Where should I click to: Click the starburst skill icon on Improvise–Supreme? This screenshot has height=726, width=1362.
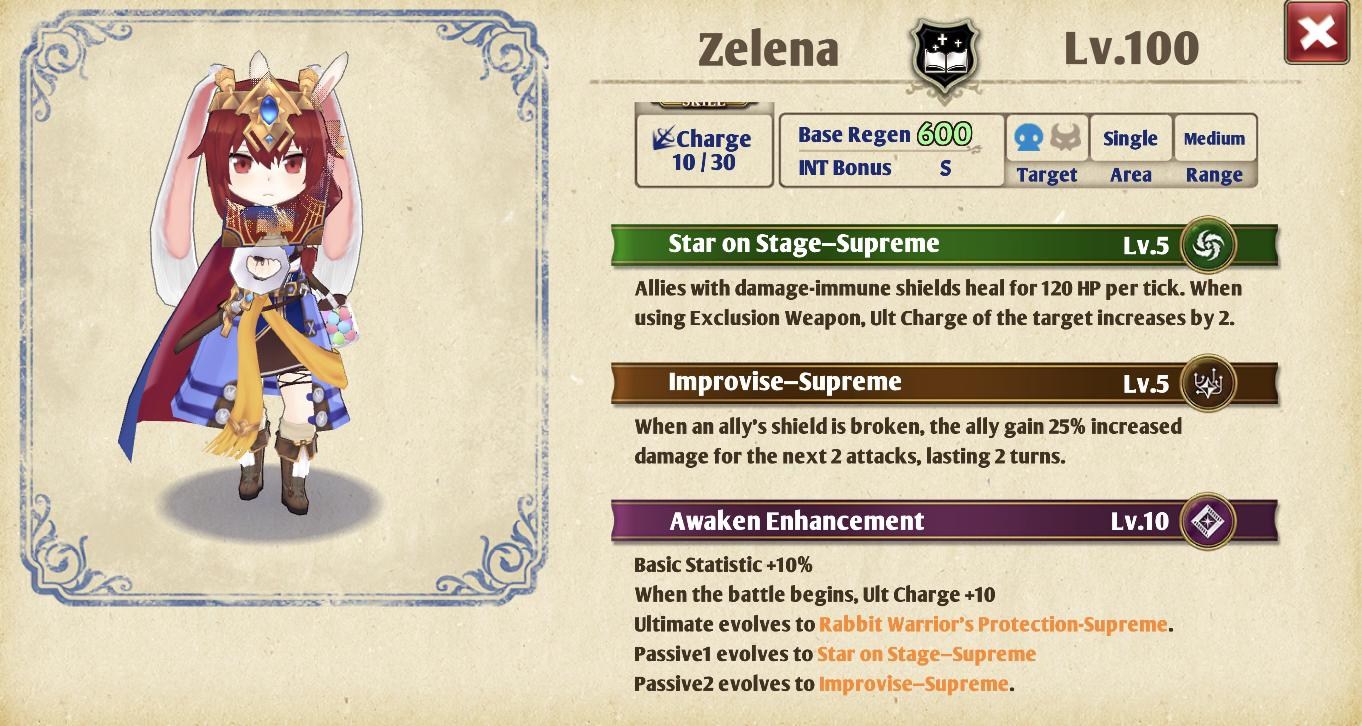tap(1207, 383)
